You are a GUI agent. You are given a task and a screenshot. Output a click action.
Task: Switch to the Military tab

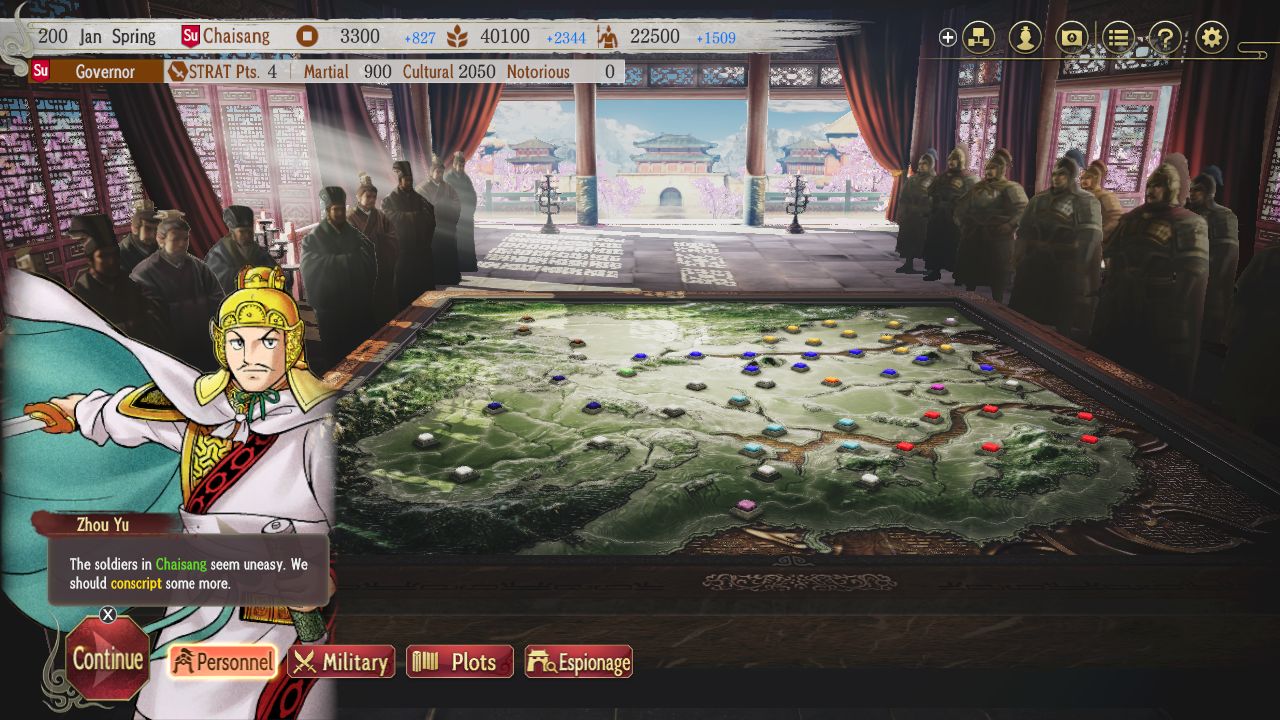click(341, 661)
